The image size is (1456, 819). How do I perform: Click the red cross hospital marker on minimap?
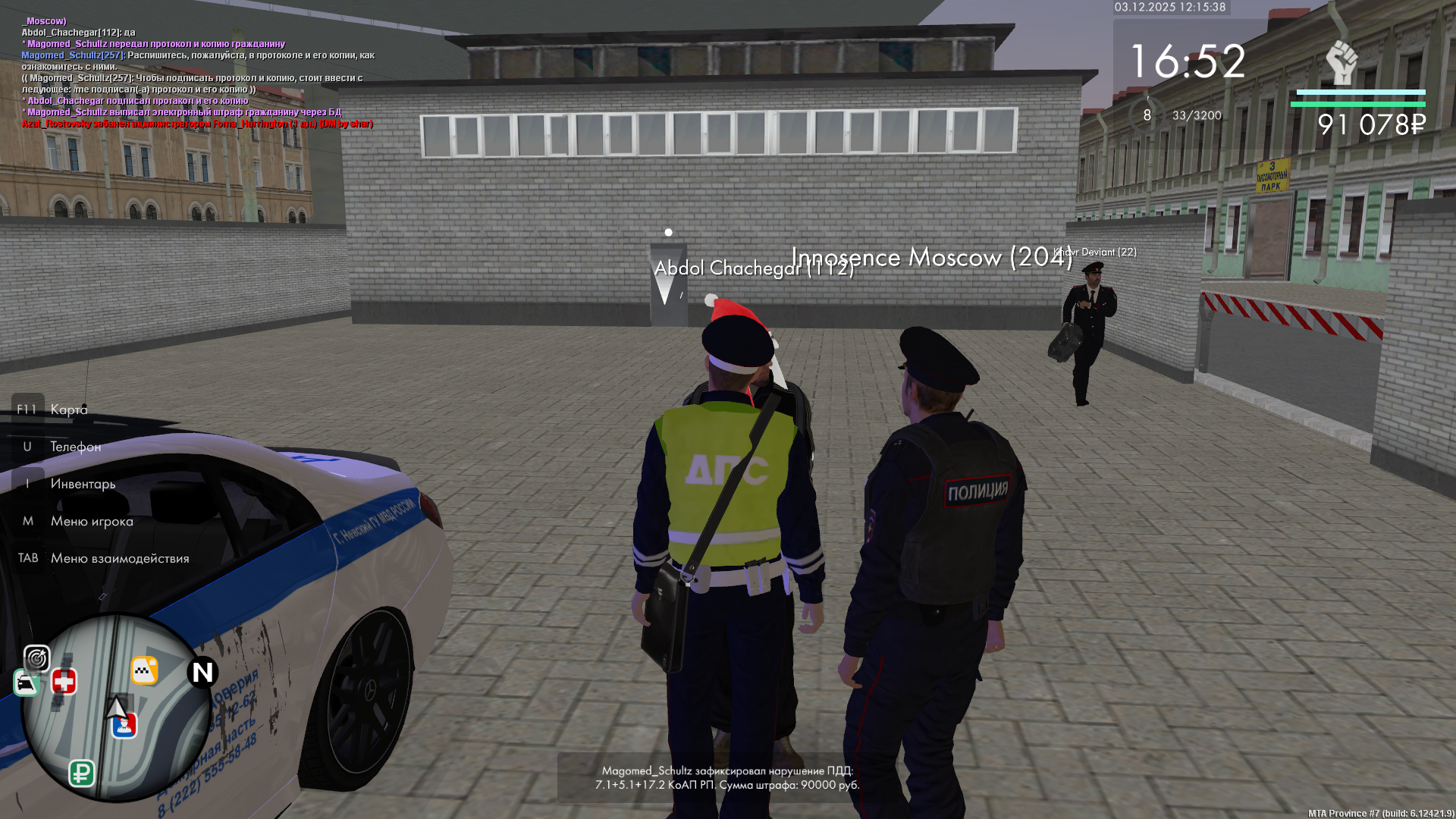[64, 682]
